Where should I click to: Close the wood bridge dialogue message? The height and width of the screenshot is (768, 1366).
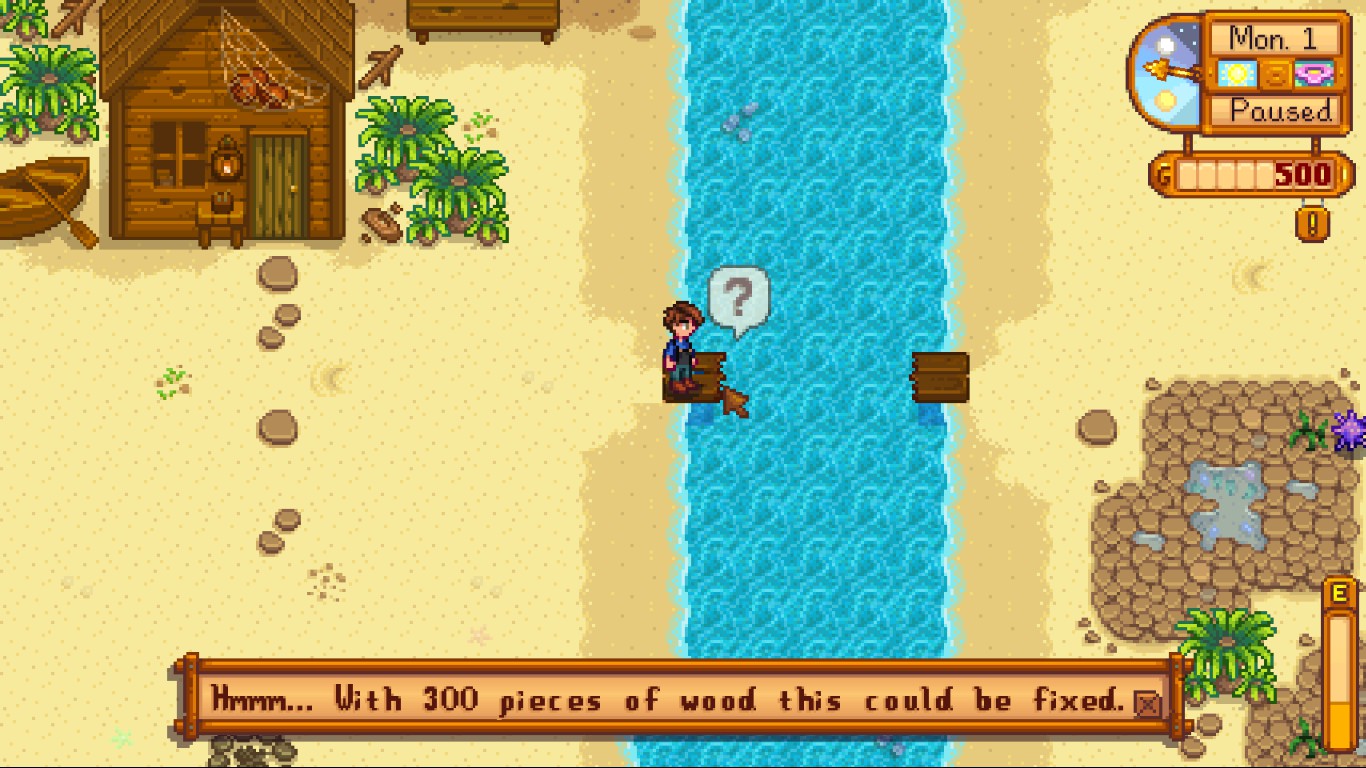tap(1148, 704)
